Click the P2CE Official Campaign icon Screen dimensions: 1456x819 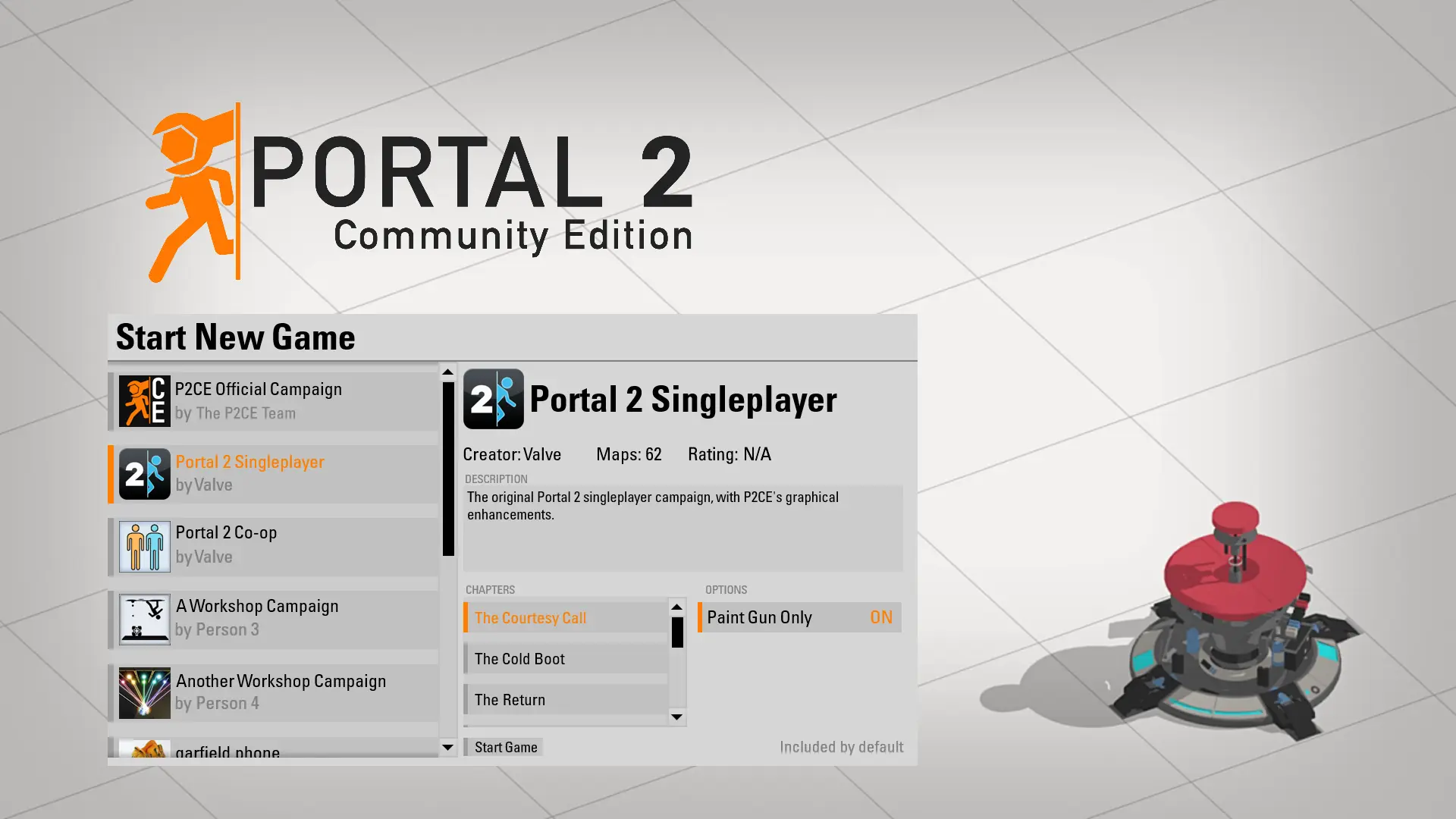[x=144, y=400]
